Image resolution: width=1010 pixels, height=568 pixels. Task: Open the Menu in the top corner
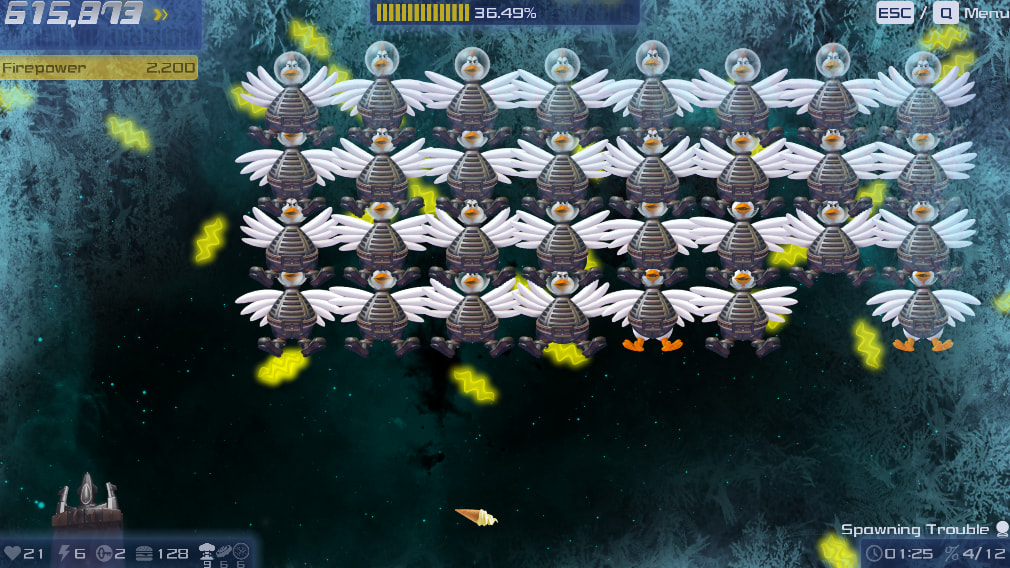pos(985,13)
